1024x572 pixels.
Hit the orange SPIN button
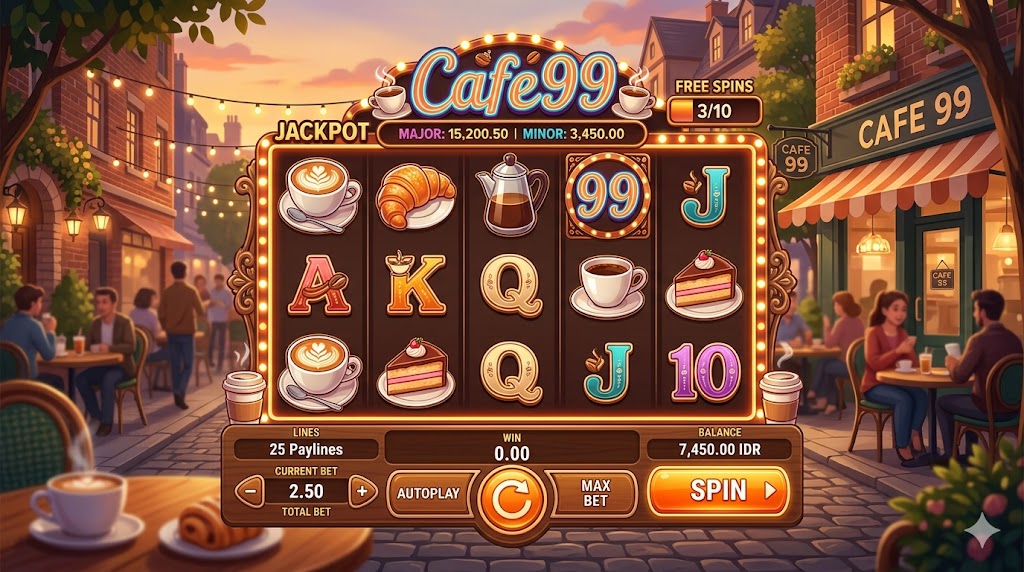[x=718, y=490]
